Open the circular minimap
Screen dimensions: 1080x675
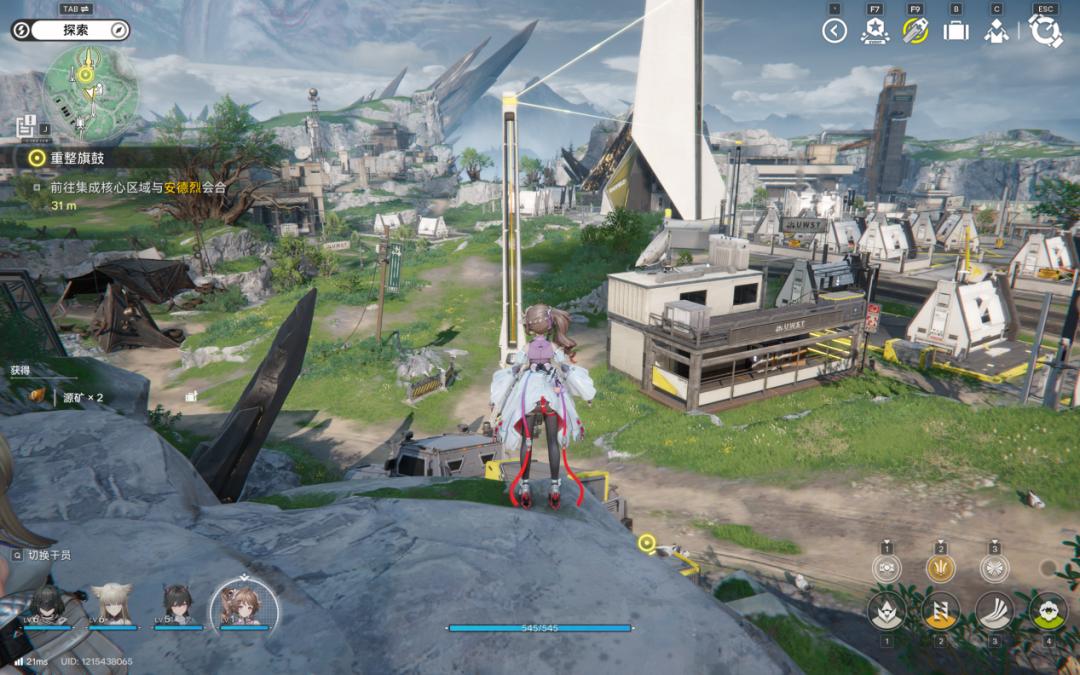(91, 92)
